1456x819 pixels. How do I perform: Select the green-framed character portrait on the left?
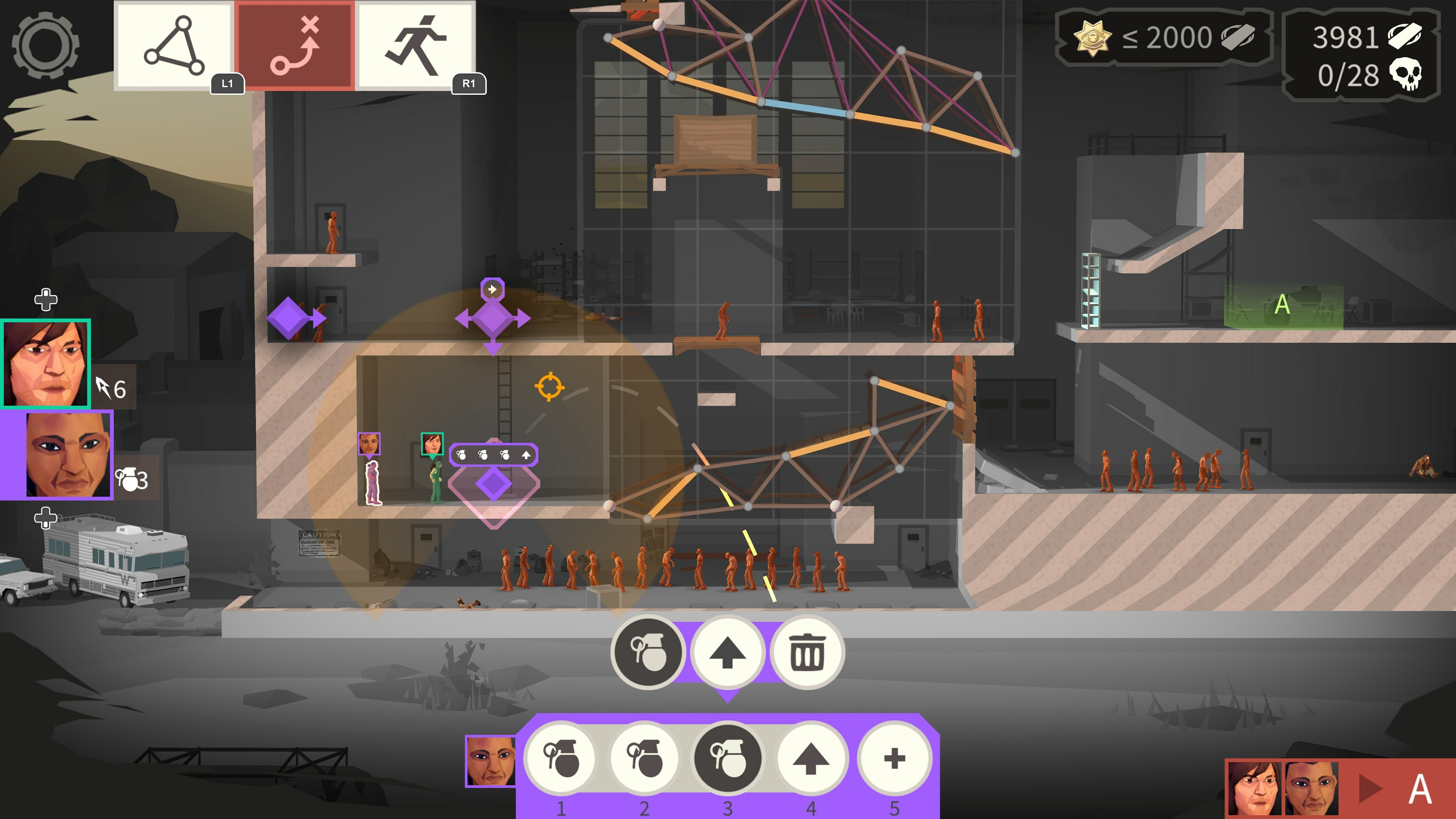tap(46, 364)
